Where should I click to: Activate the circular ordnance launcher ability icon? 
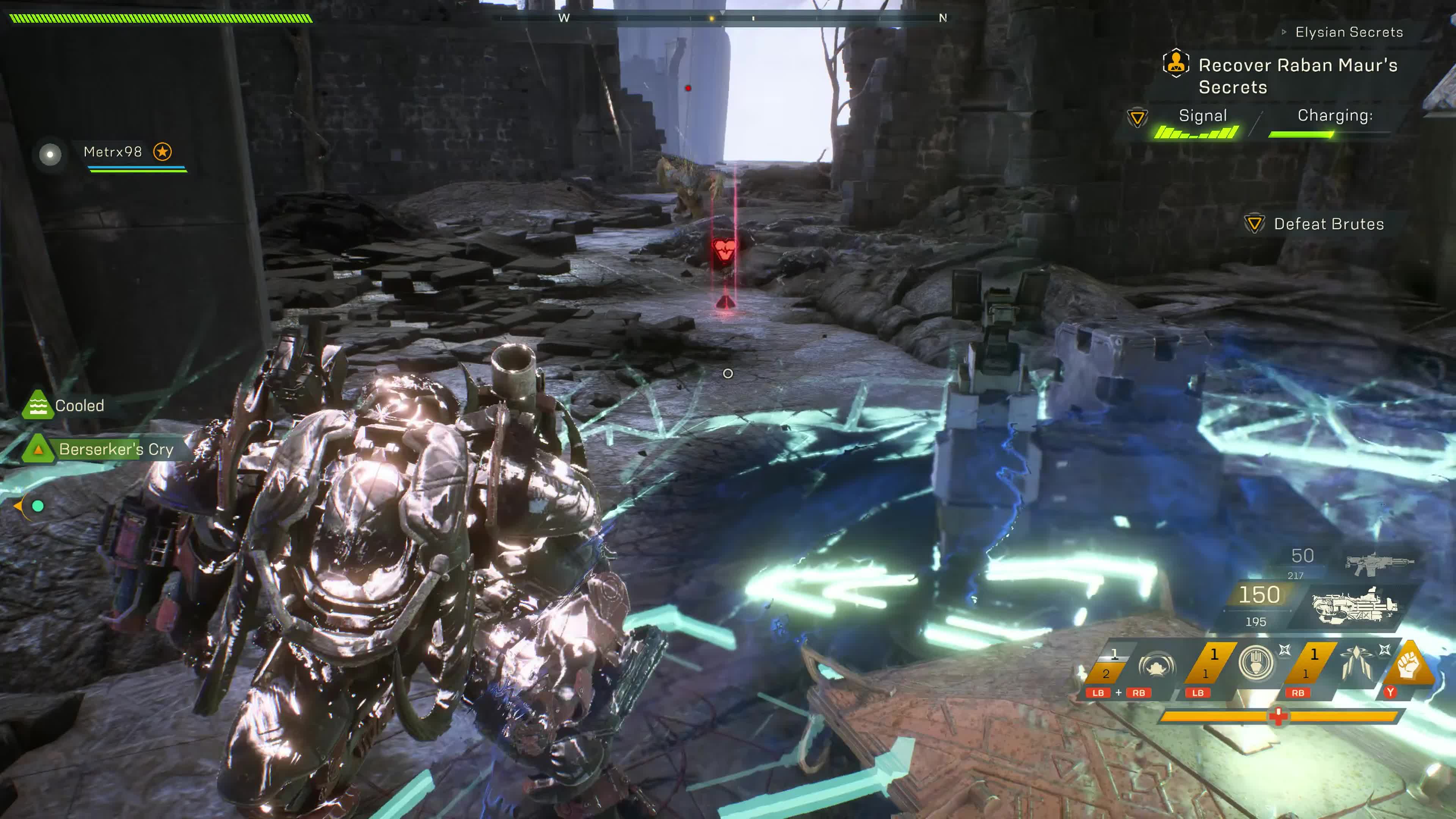pyautogui.click(x=1255, y=662)
